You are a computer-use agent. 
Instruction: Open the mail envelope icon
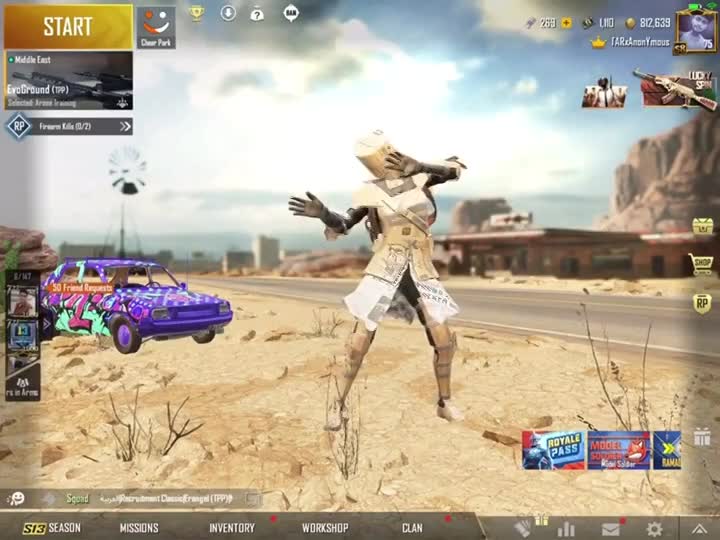coord(610,529)
